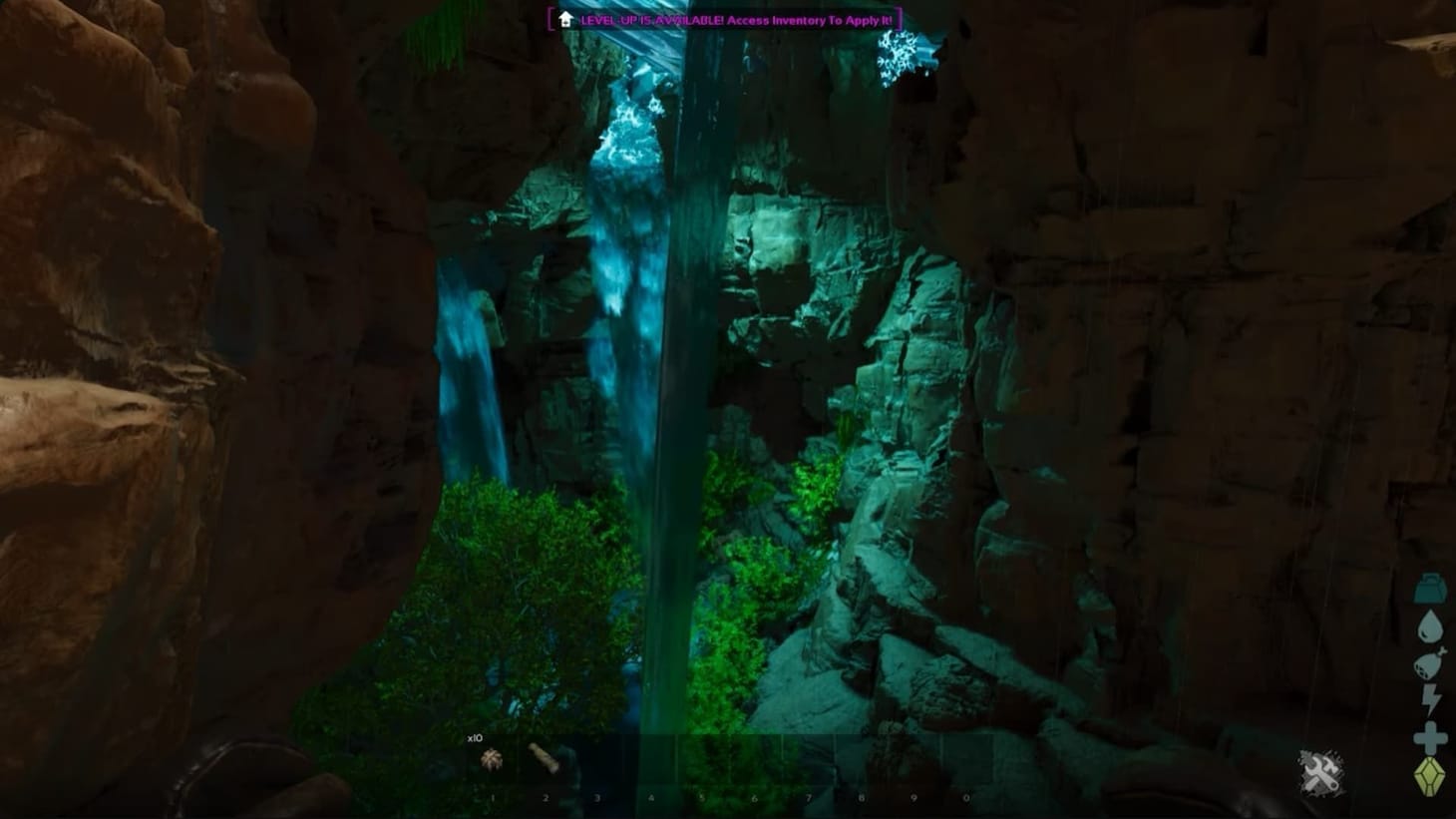This screenshot has height=819, width=1456.
Task: Click the weight status icon
Action: (1429, 587)
